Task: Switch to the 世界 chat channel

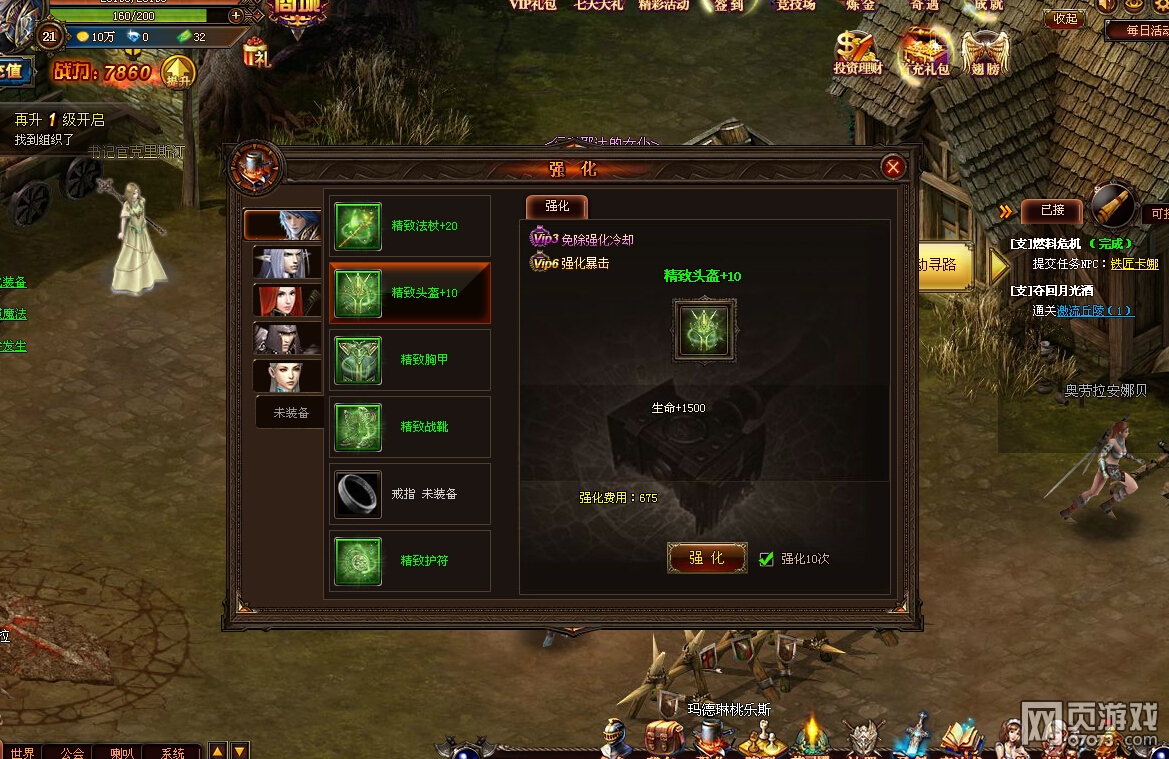Action: point(23,752)
